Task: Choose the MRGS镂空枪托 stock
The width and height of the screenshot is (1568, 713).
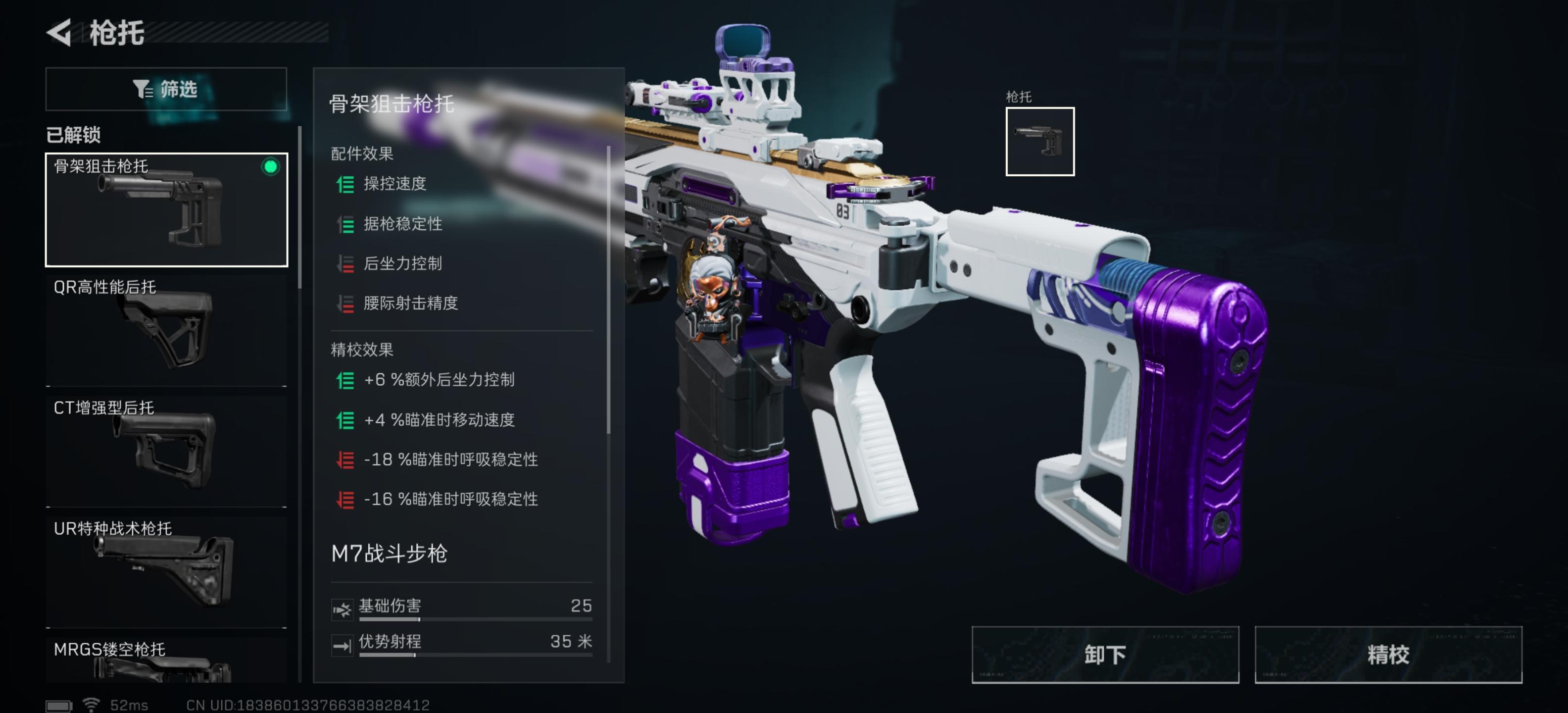Action: point(166,660)
